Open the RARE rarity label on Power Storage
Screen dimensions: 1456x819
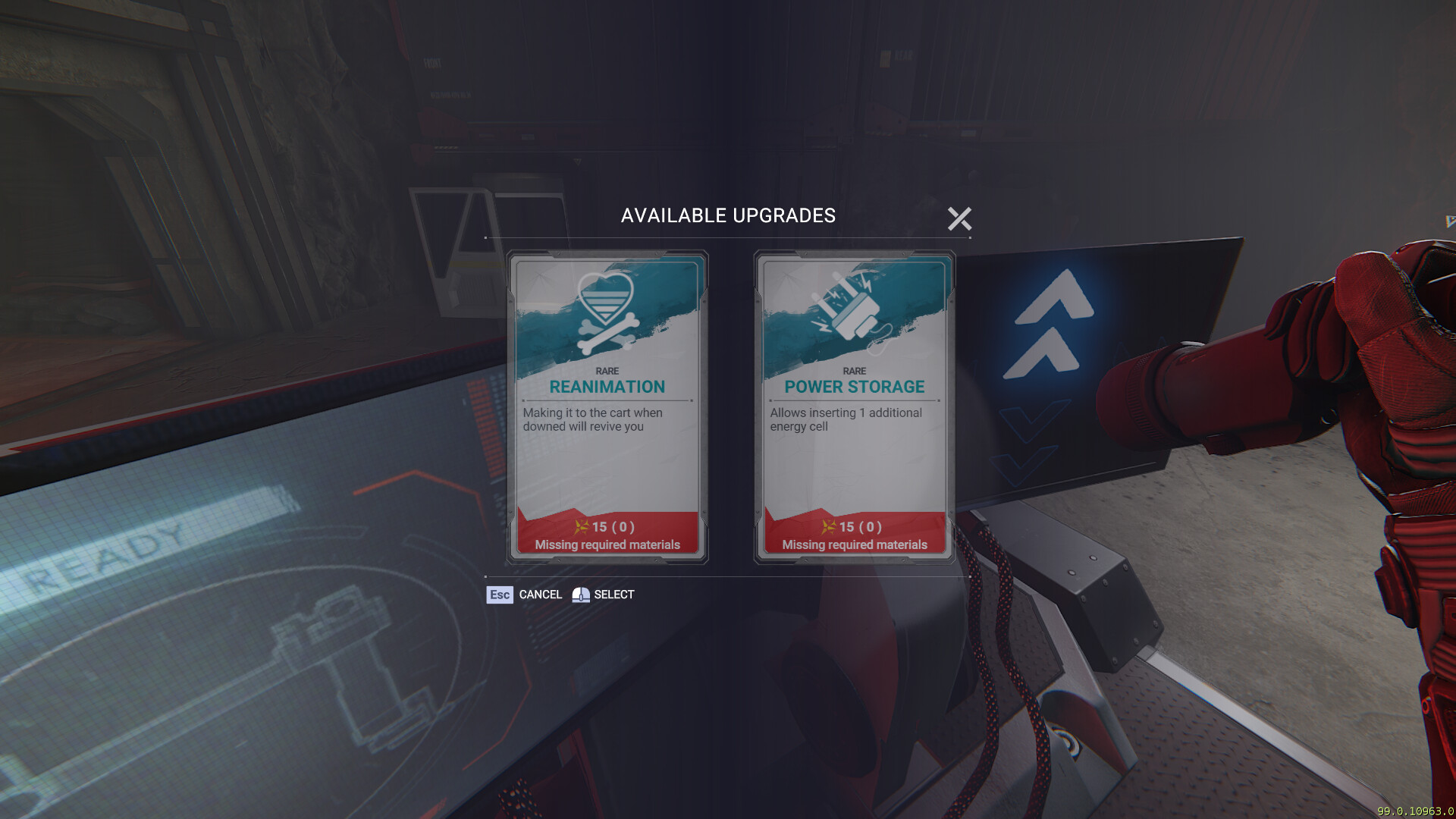(855, 371)
